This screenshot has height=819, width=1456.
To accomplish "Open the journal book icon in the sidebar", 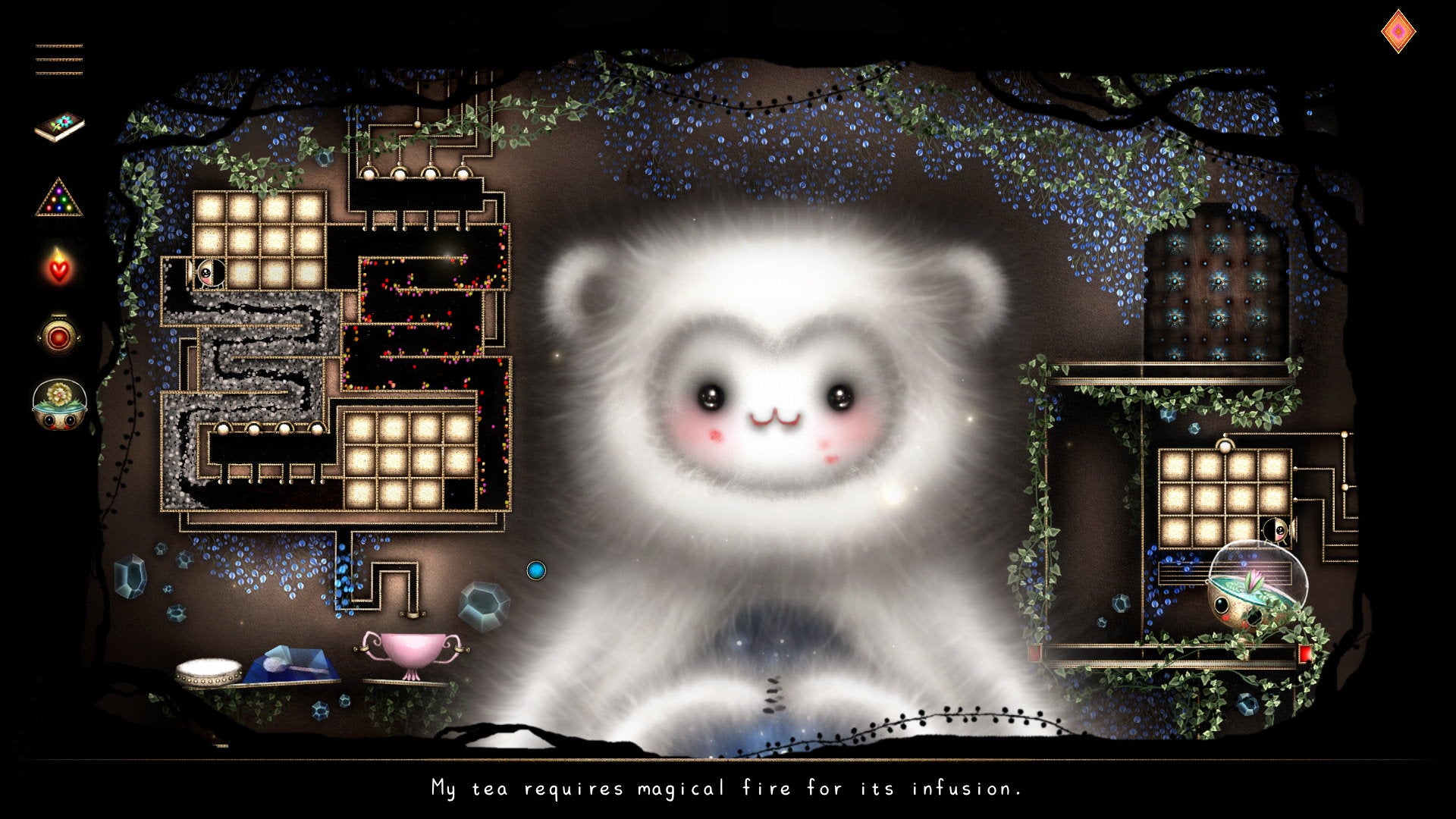I will pyautogui.click(x=61, y=125).
